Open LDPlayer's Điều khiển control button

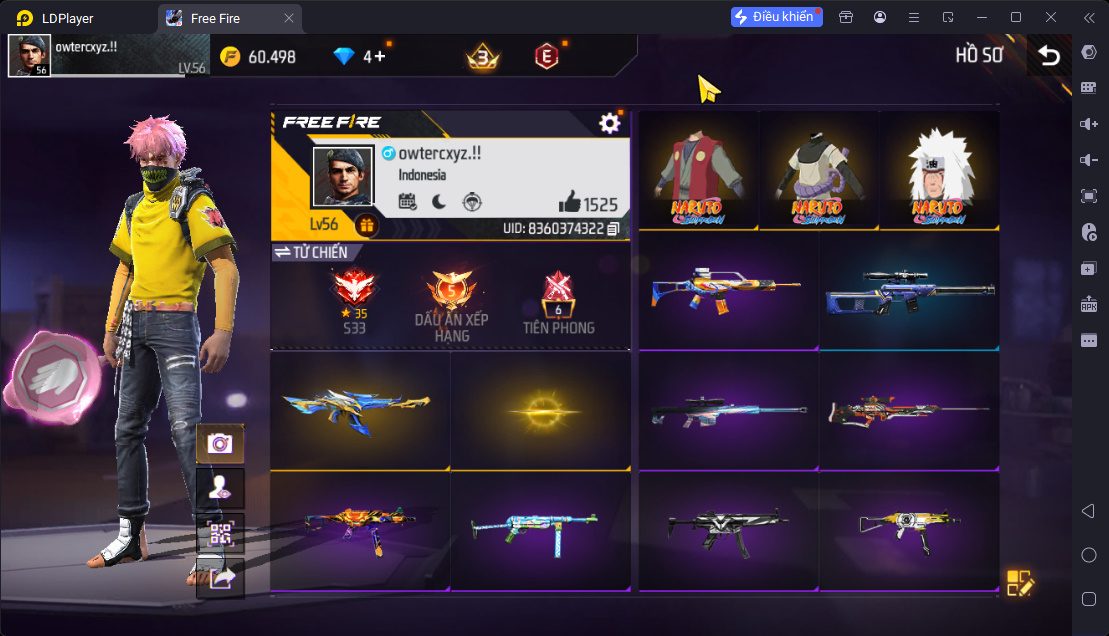[x=776, y=17]
